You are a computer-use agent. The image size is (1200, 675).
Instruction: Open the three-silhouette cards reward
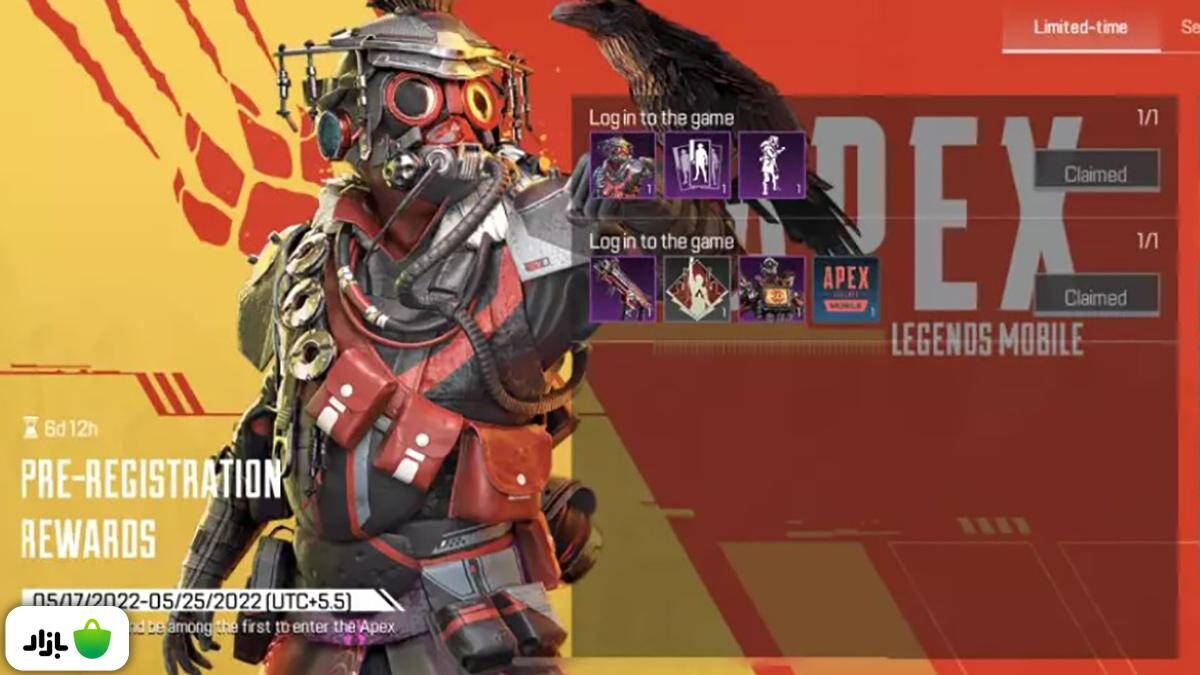(x=697, y=165)
